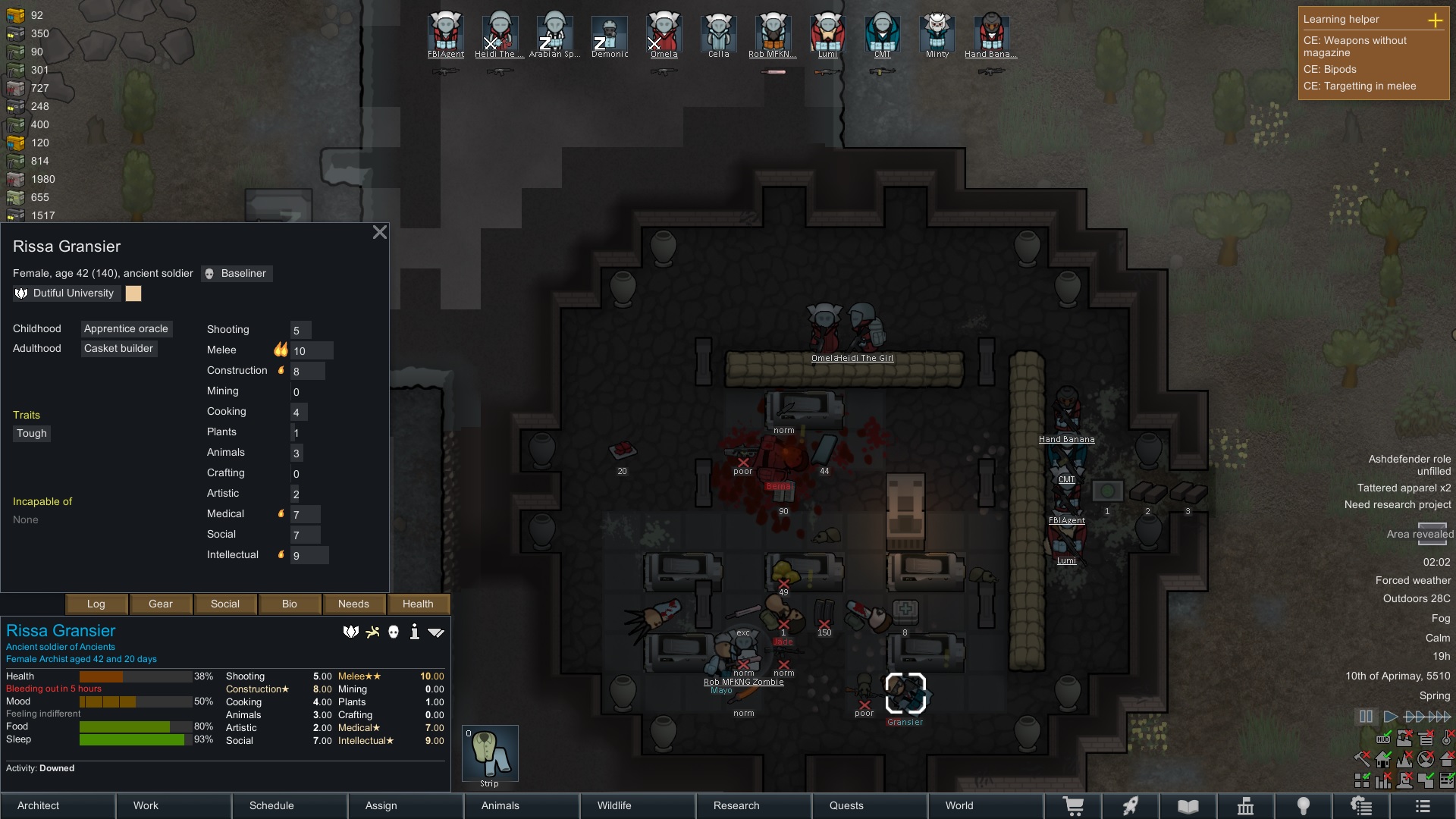Open the Tough trait entry
Screen dimensions: 1456x819
pos(32,434)
